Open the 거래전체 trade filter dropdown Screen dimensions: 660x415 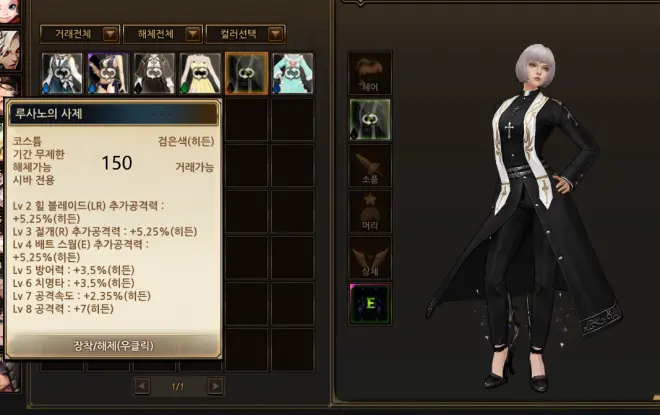coord(110,34)
